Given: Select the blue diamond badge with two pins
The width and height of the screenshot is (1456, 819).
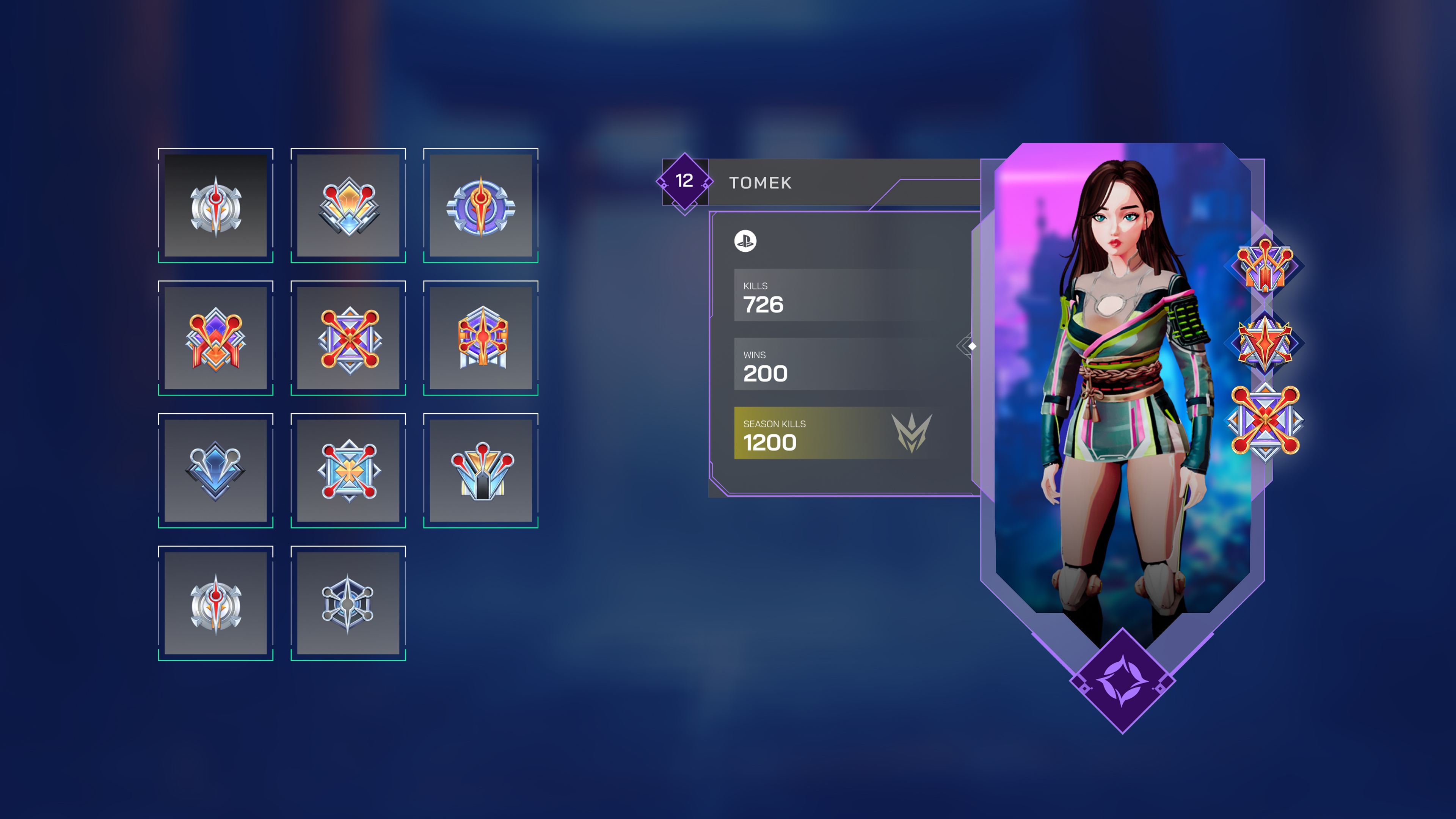Looking at the screenshot, I should pos(217,471).
